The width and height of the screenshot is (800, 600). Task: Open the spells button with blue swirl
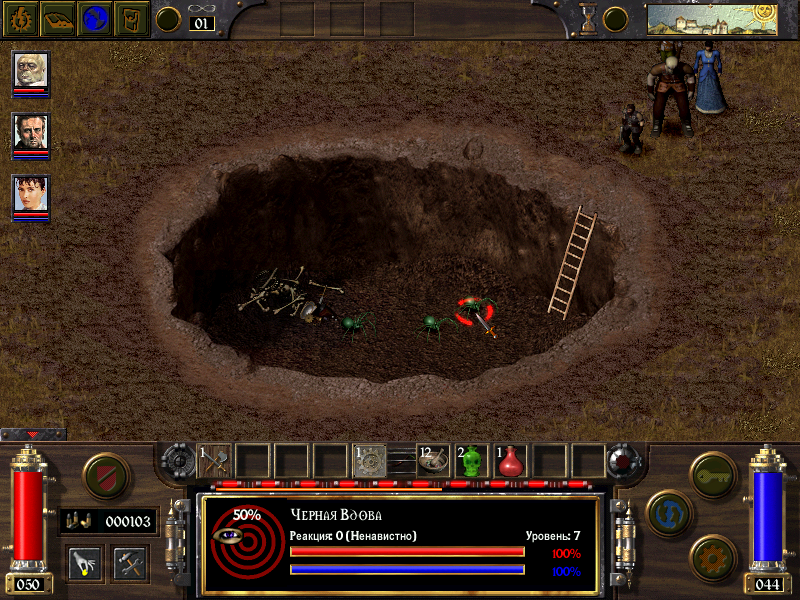click(x=668, y=511)
